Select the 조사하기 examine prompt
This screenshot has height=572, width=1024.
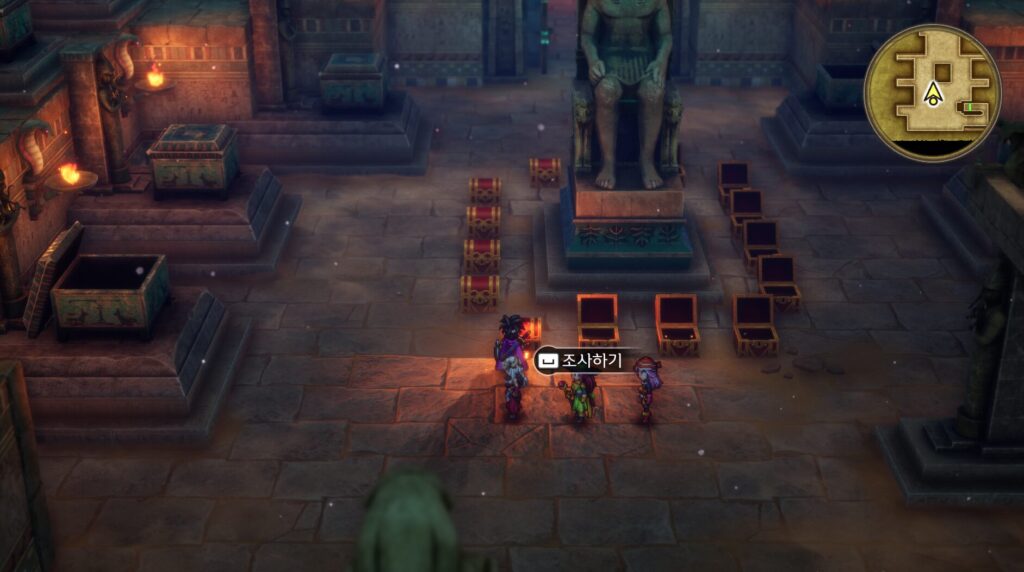(x=581, y=360)
